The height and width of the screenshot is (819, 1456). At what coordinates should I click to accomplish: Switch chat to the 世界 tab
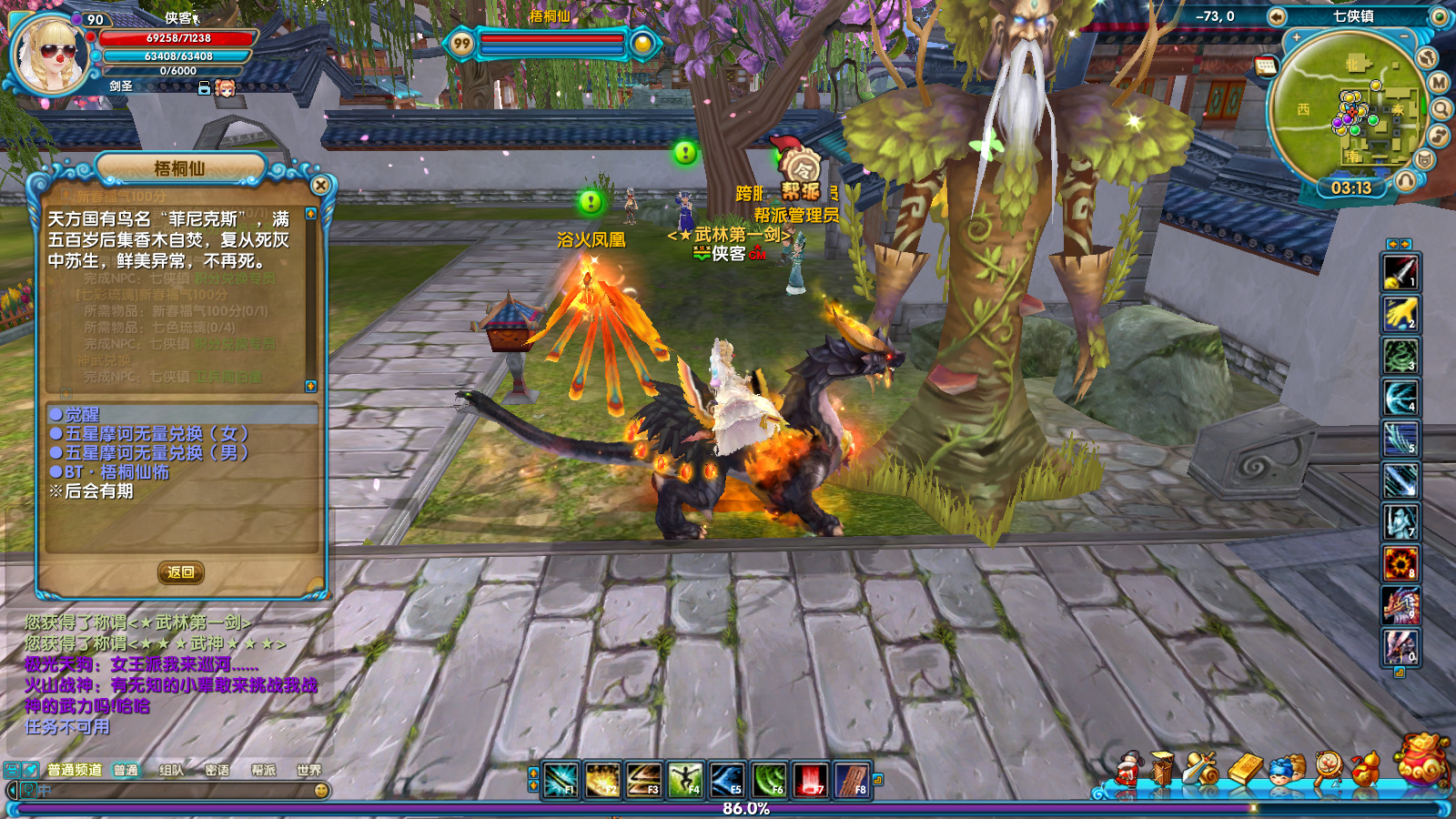click(308, 770)
